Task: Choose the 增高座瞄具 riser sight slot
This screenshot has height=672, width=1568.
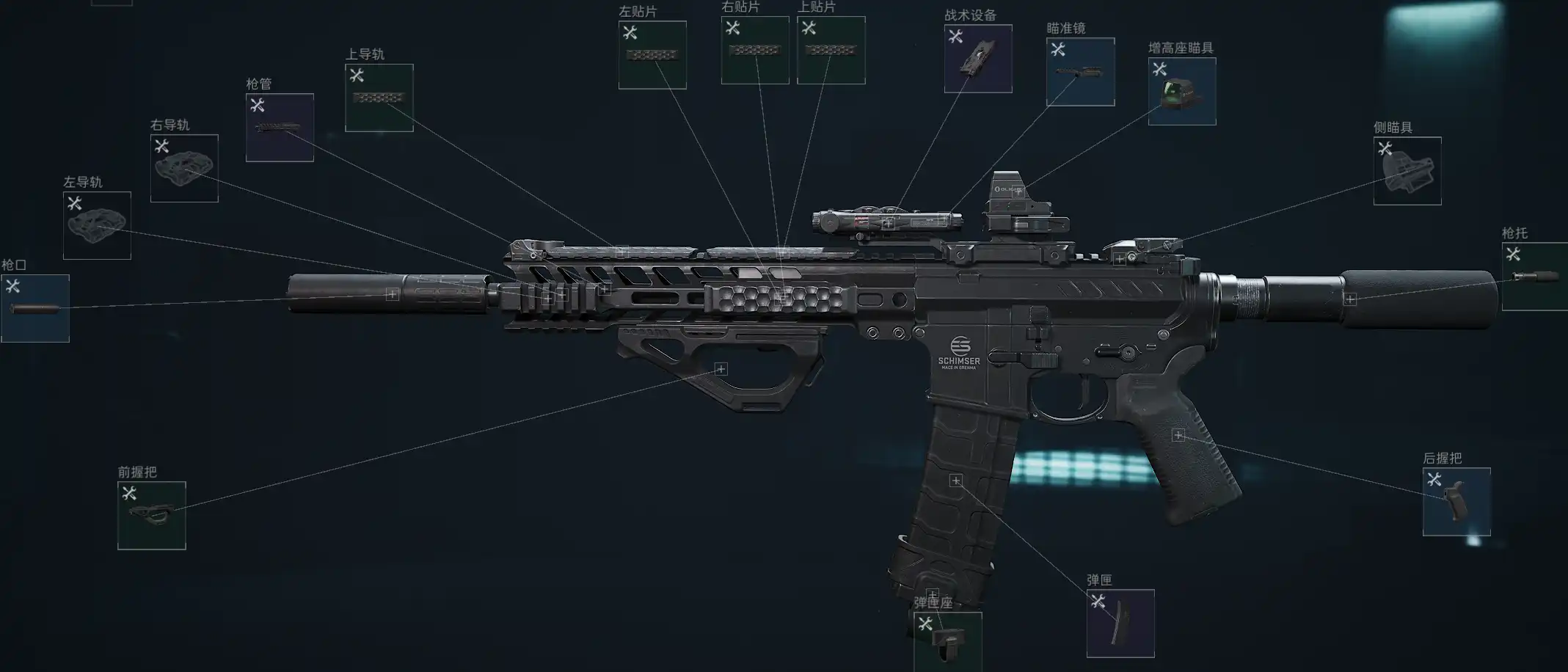Action: 1181,92
